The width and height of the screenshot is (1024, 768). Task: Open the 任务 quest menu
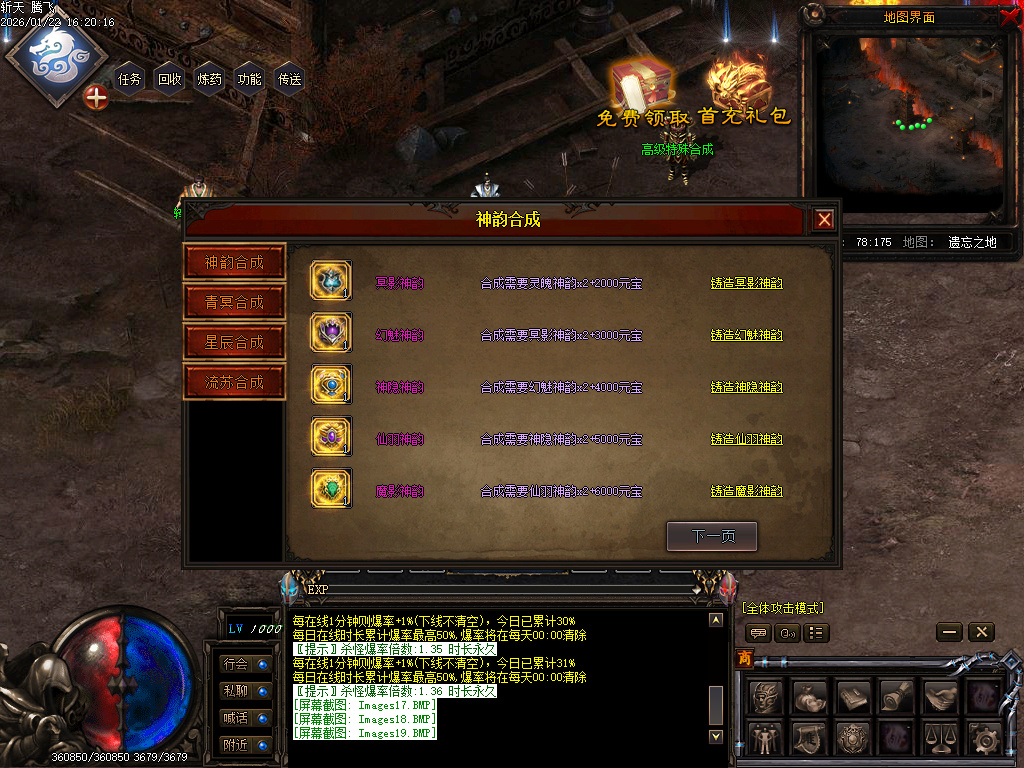pyautogui.click(x=130, y=79)
